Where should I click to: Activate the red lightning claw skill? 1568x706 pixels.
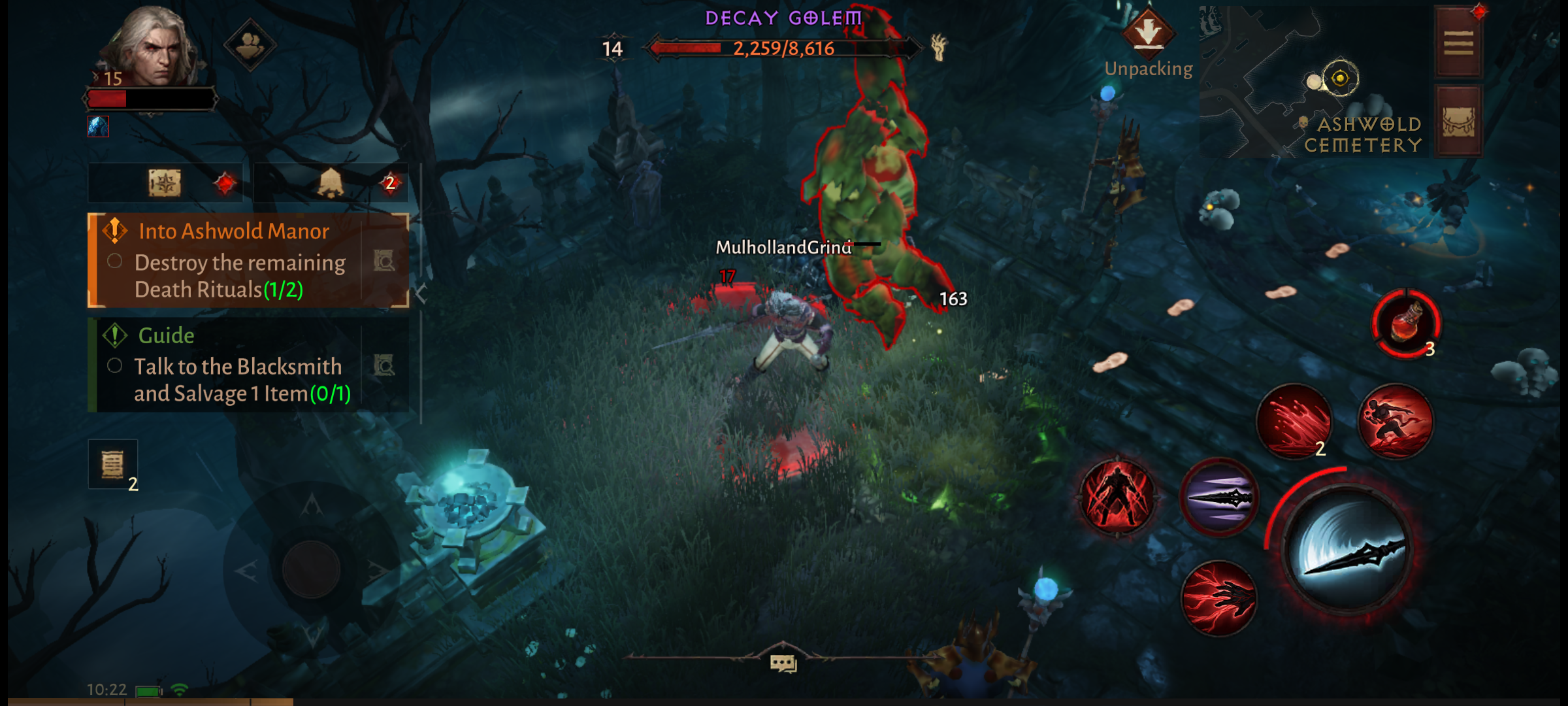(1218, 597)
